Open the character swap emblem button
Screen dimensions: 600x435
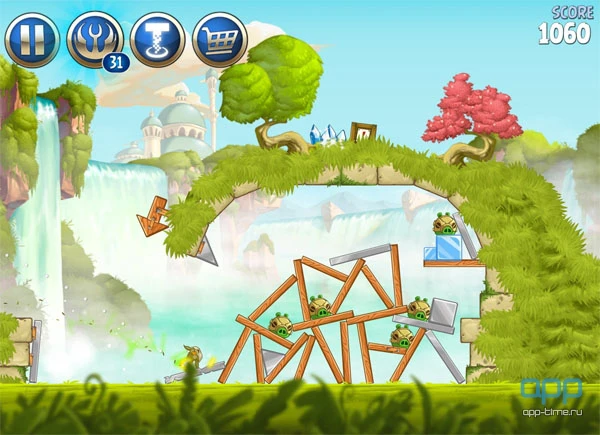click(x=93, y=39)
